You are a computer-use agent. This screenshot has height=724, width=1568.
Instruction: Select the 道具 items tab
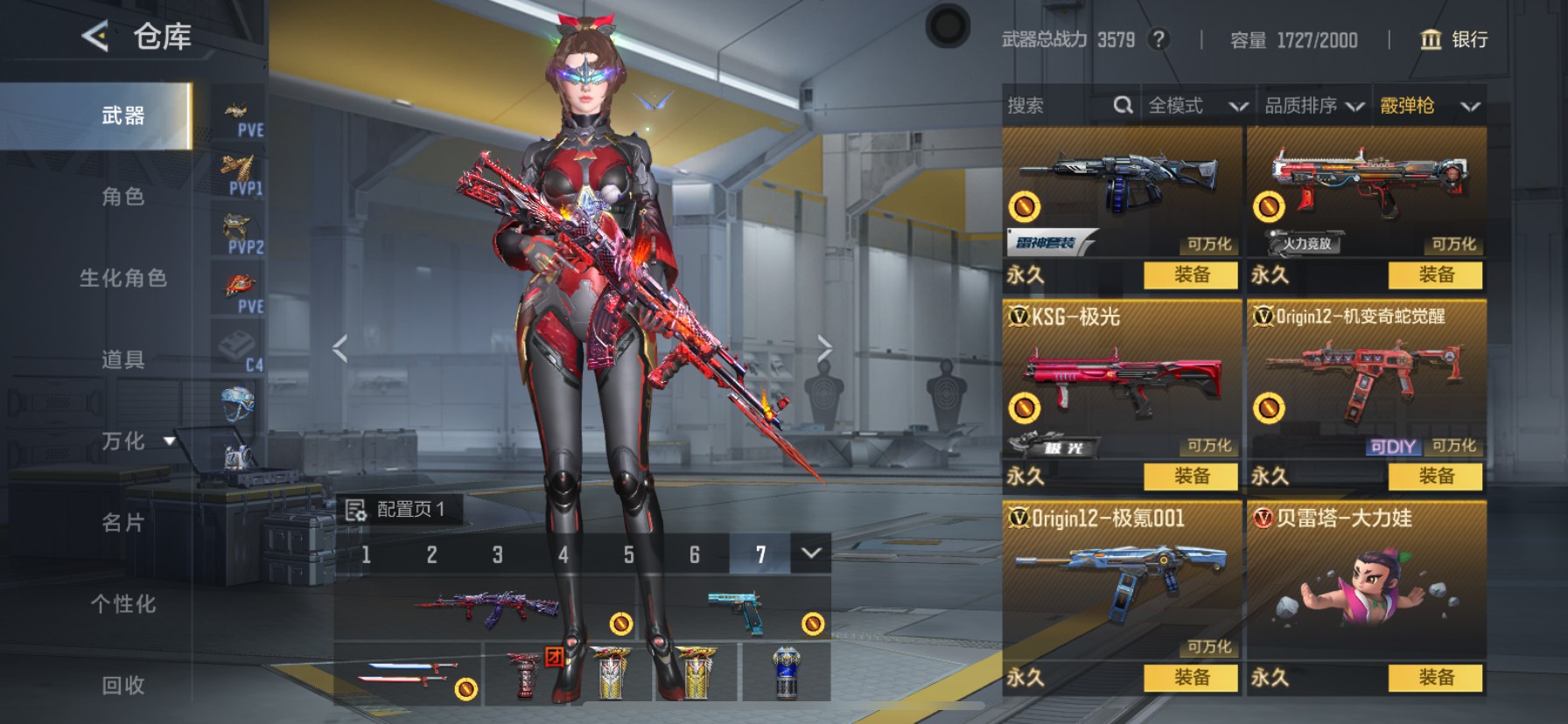click(x=122, y=359)
